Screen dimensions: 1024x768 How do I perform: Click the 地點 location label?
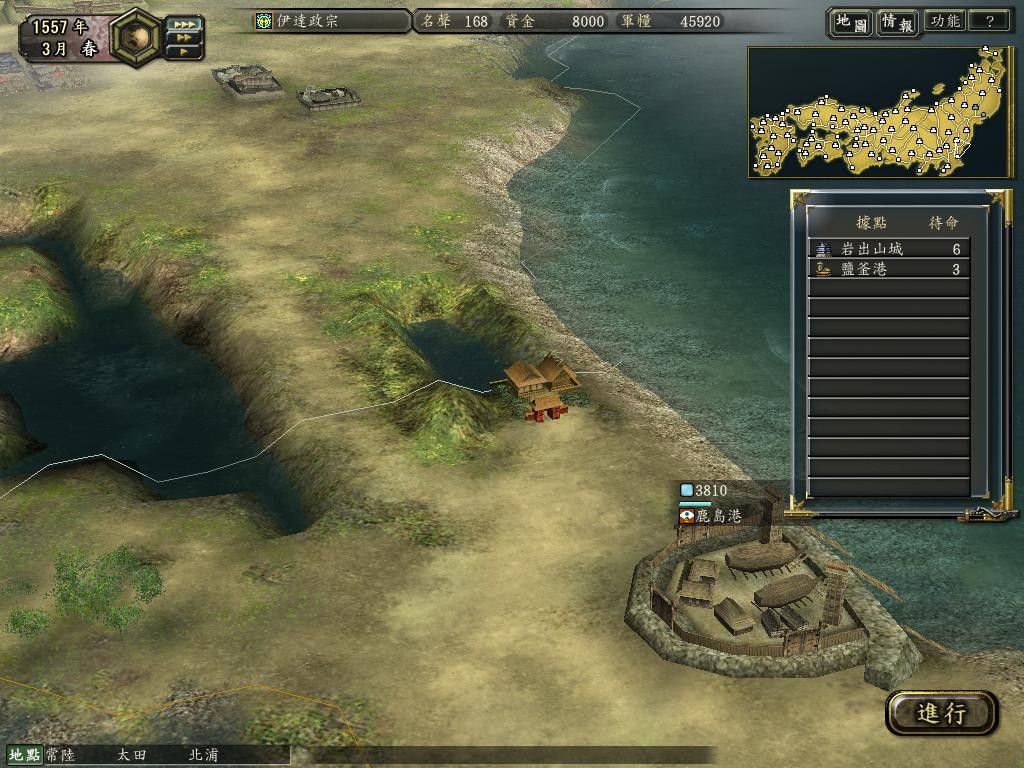(24, 755)
